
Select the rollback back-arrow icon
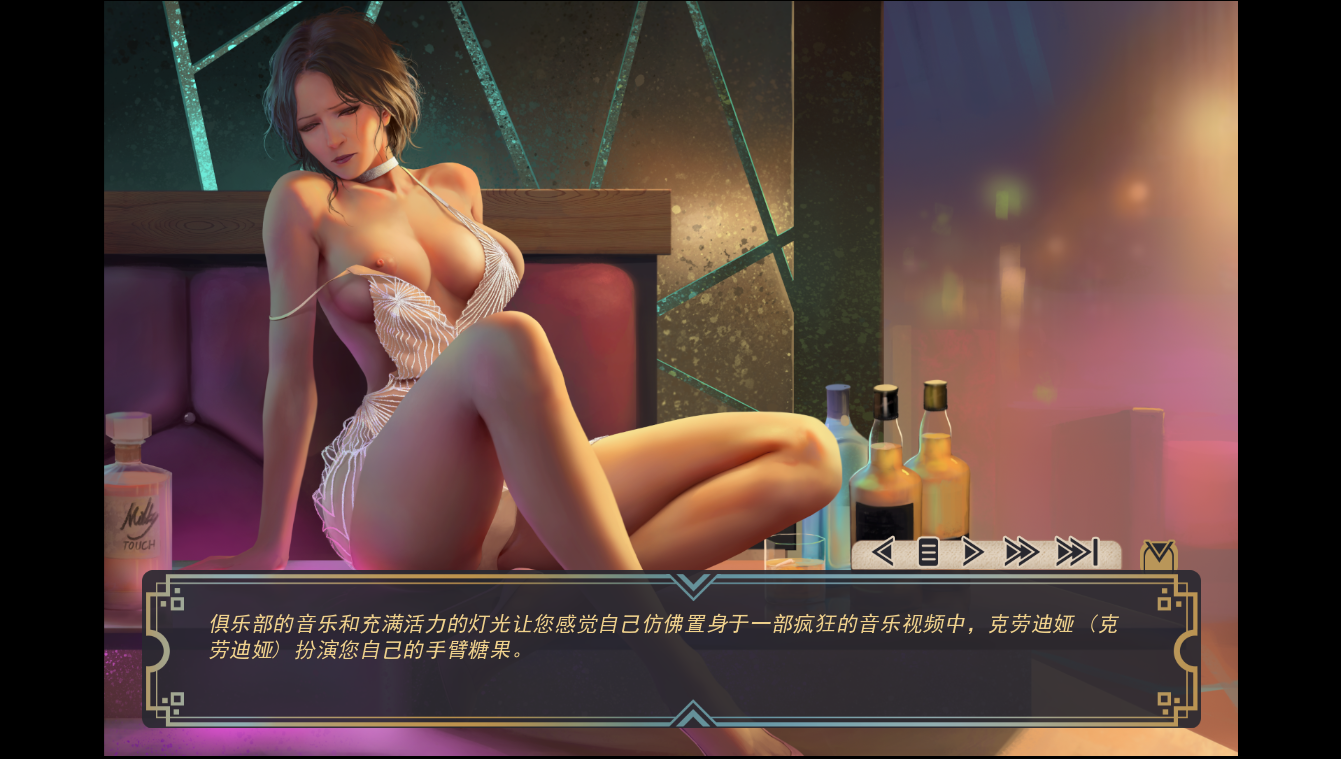[883, 551]
